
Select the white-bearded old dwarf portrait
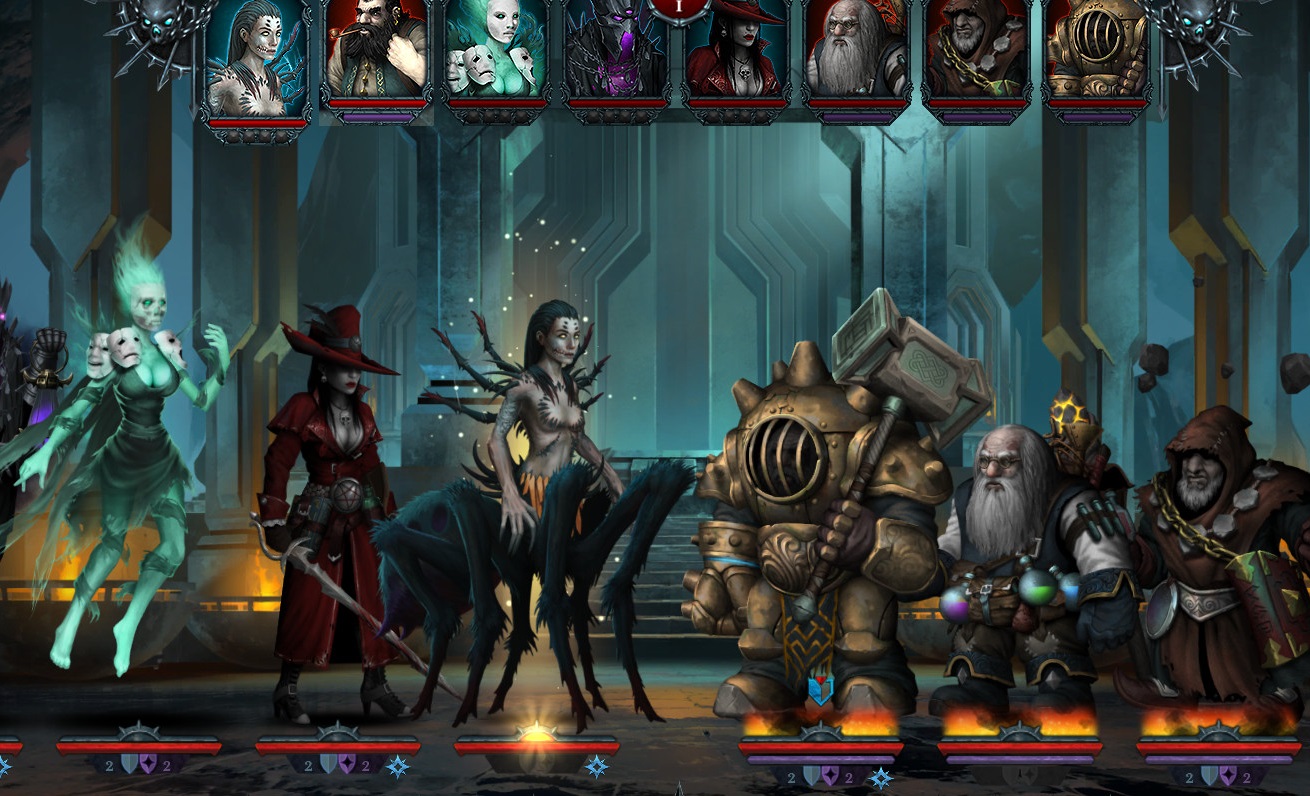(x=857, y=48)
